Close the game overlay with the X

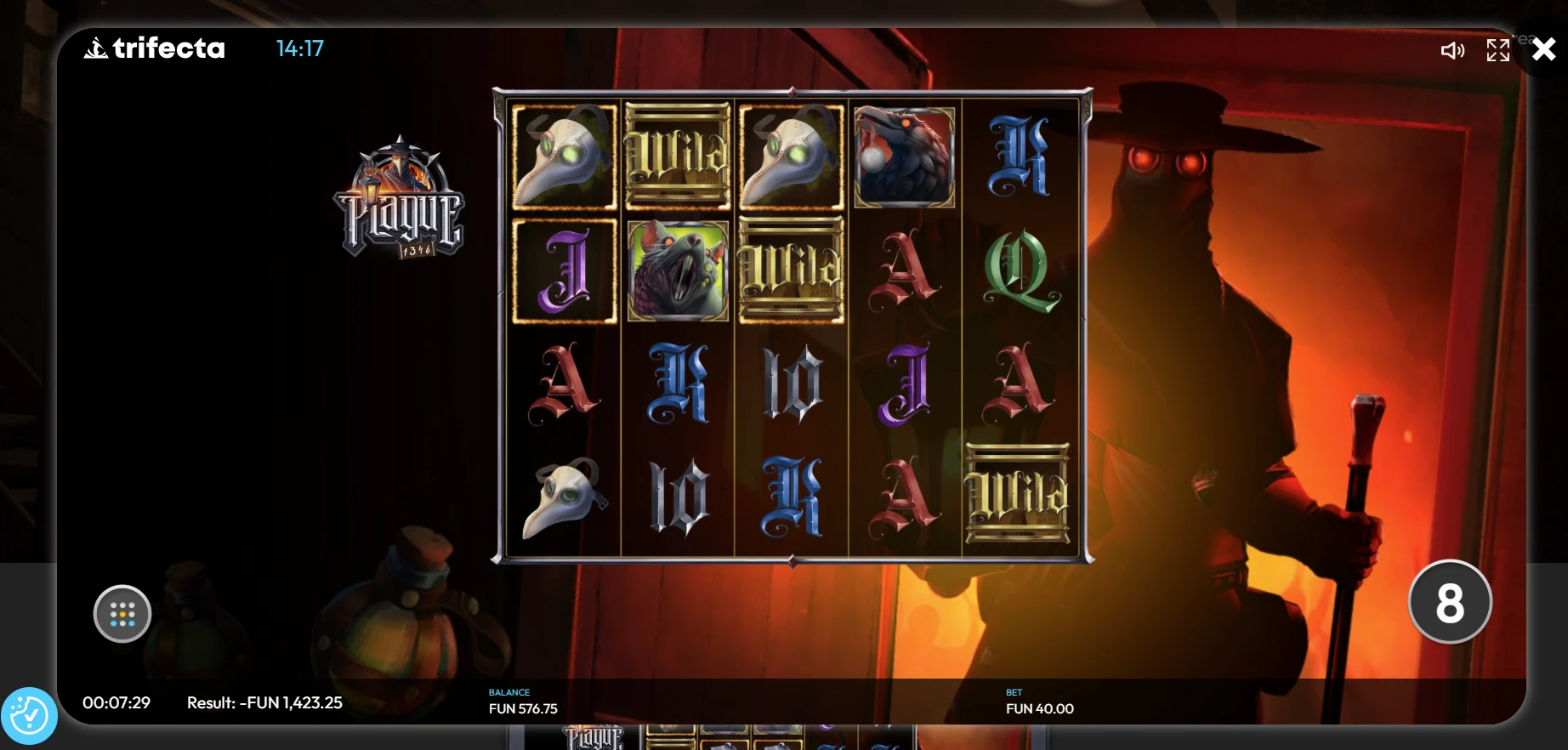coord(1543,49)
